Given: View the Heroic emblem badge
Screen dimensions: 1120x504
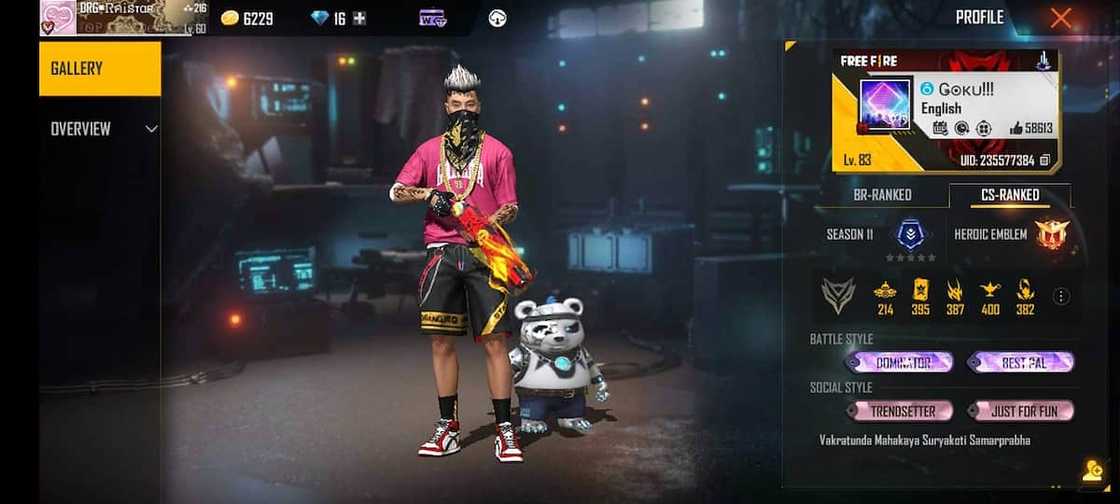Looking at the screenshot, I should [1052, 235].
